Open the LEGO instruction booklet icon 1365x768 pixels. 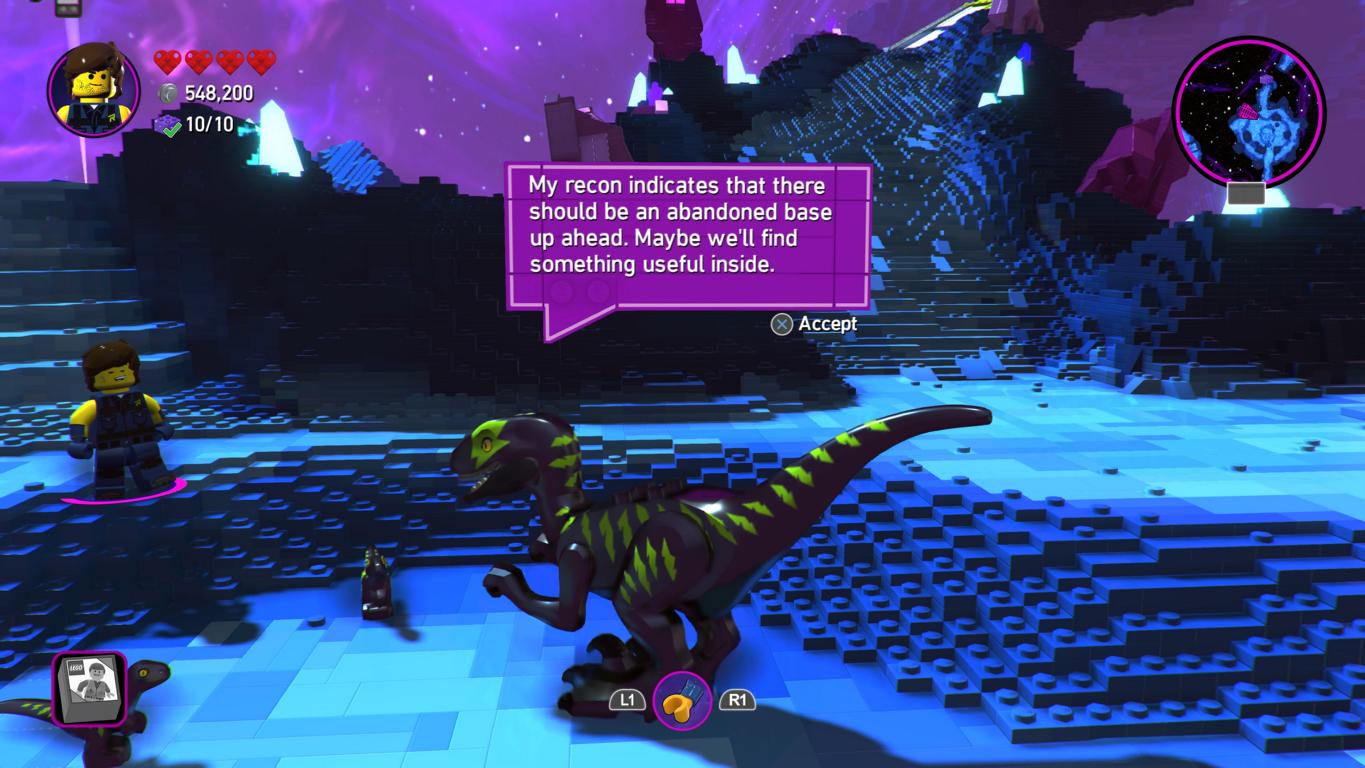[x=90, y=688]
